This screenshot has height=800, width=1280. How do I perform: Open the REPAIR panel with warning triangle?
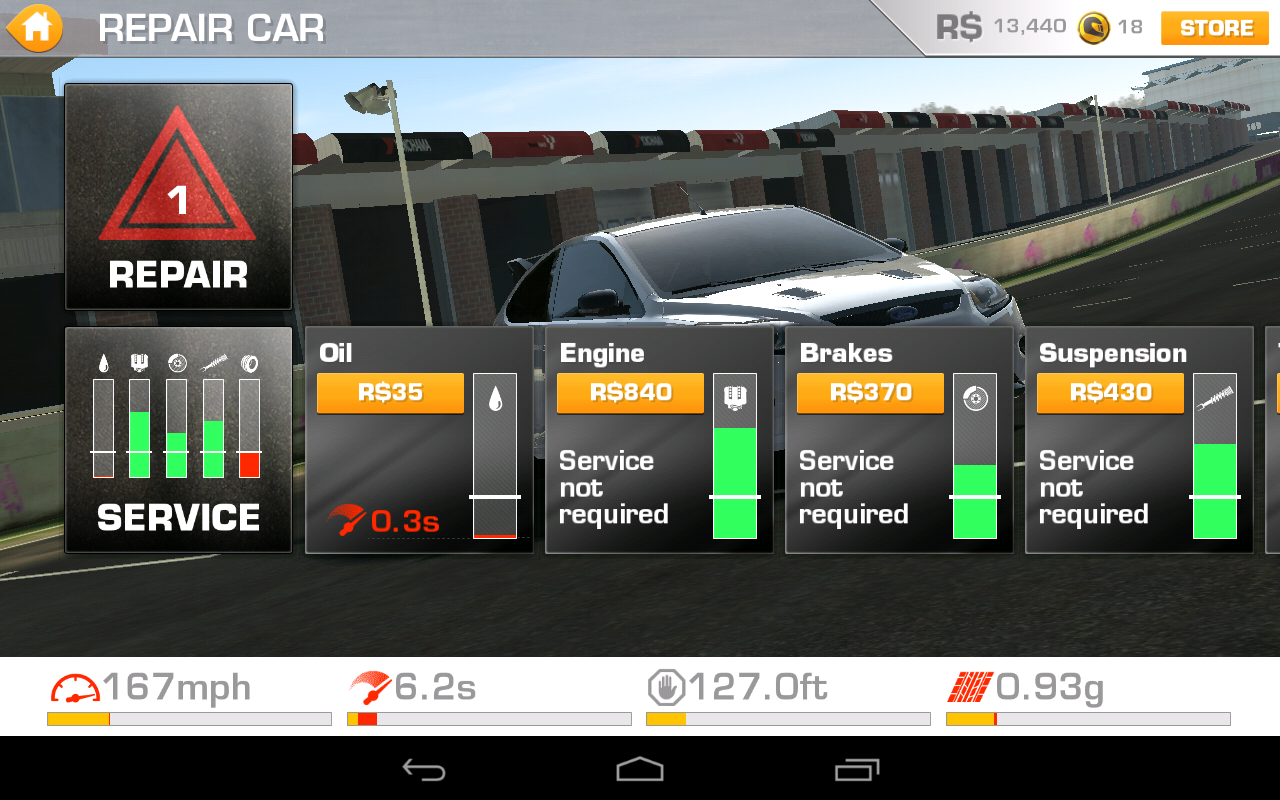[178, 196]
